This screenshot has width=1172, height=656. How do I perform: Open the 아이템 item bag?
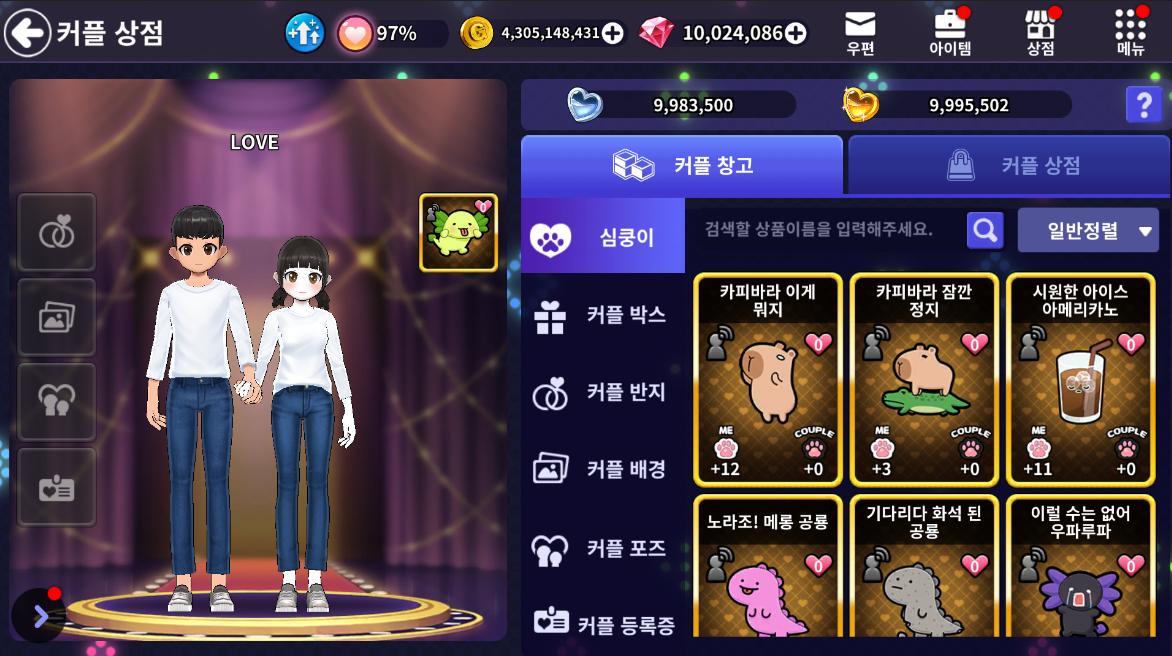point(950,32)
